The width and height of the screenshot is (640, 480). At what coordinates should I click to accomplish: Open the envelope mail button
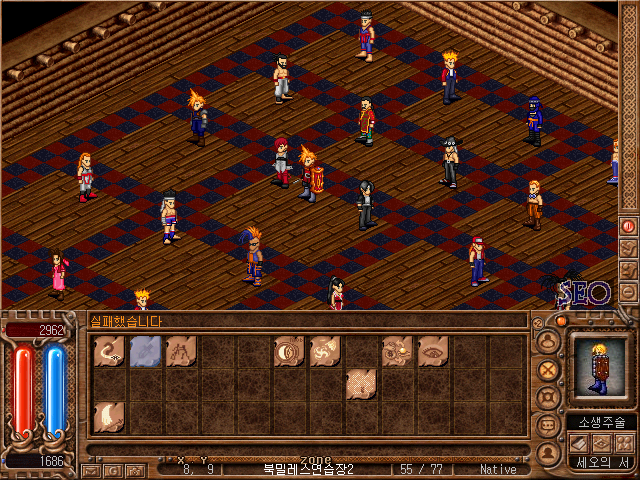[90, 470]
